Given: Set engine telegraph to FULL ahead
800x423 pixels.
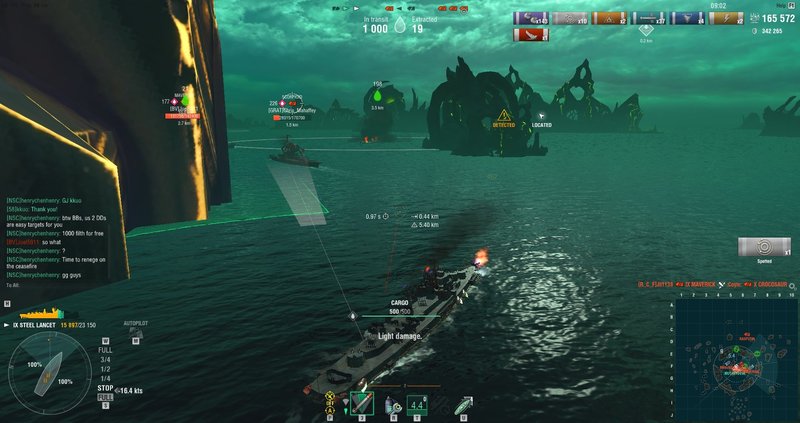Looking at the screenshot, I should (x=105, y=351).
